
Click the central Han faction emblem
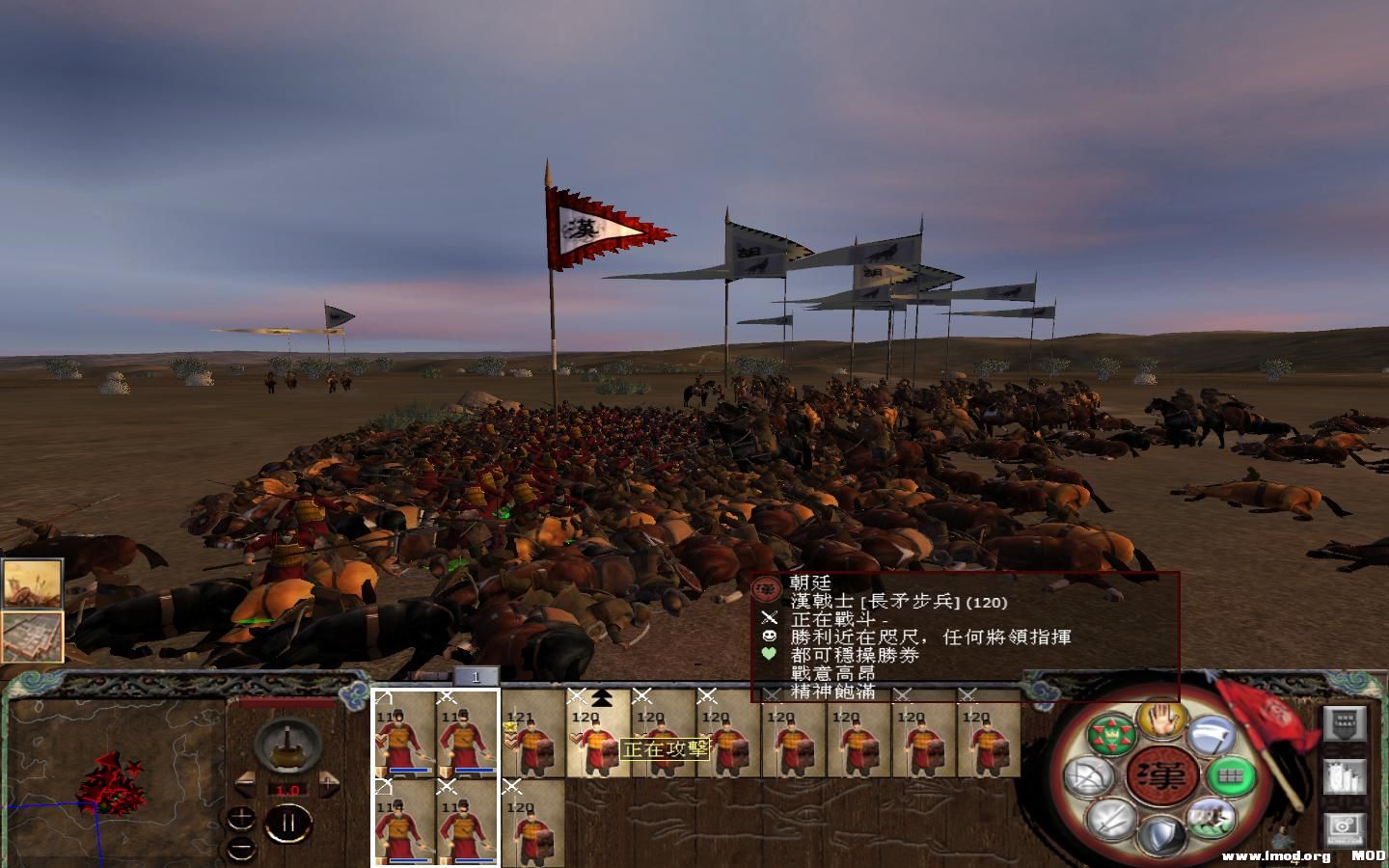point(1160,775)
